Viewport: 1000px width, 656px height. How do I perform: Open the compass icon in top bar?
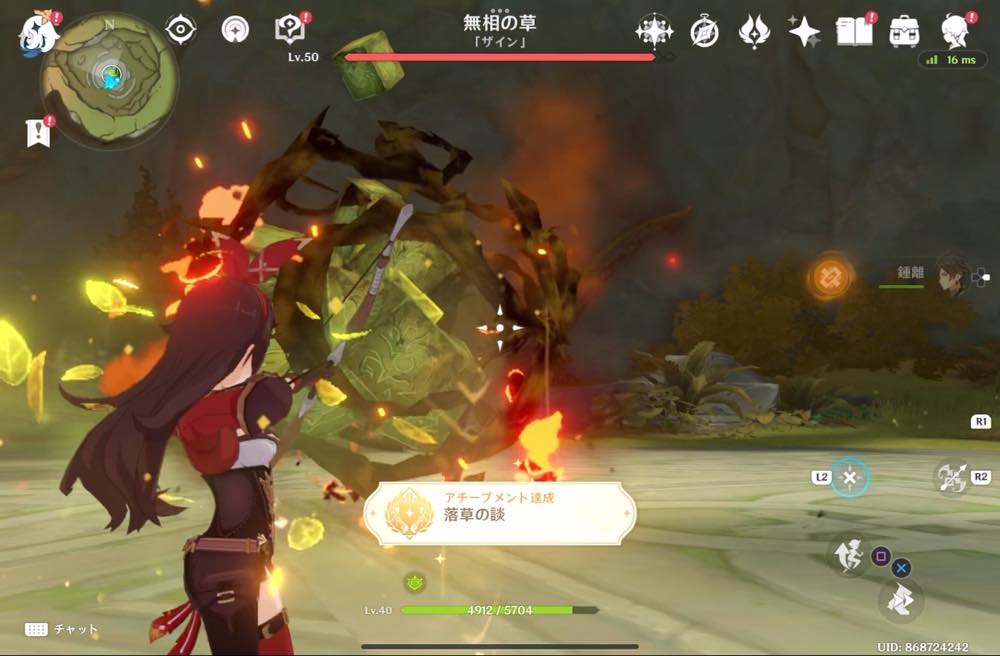coord(705,32)
